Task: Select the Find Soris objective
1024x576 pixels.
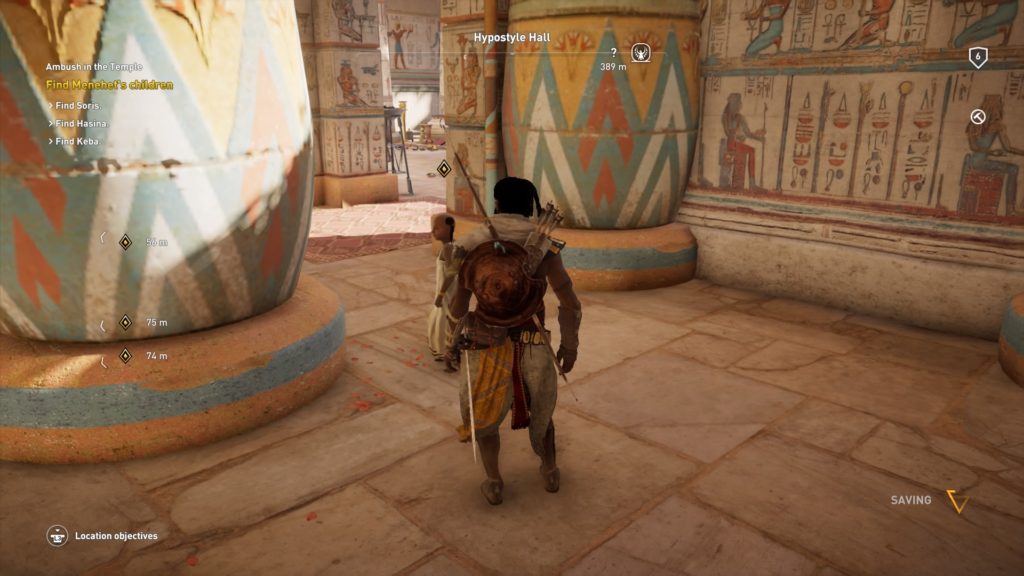Action: point(82,104)
